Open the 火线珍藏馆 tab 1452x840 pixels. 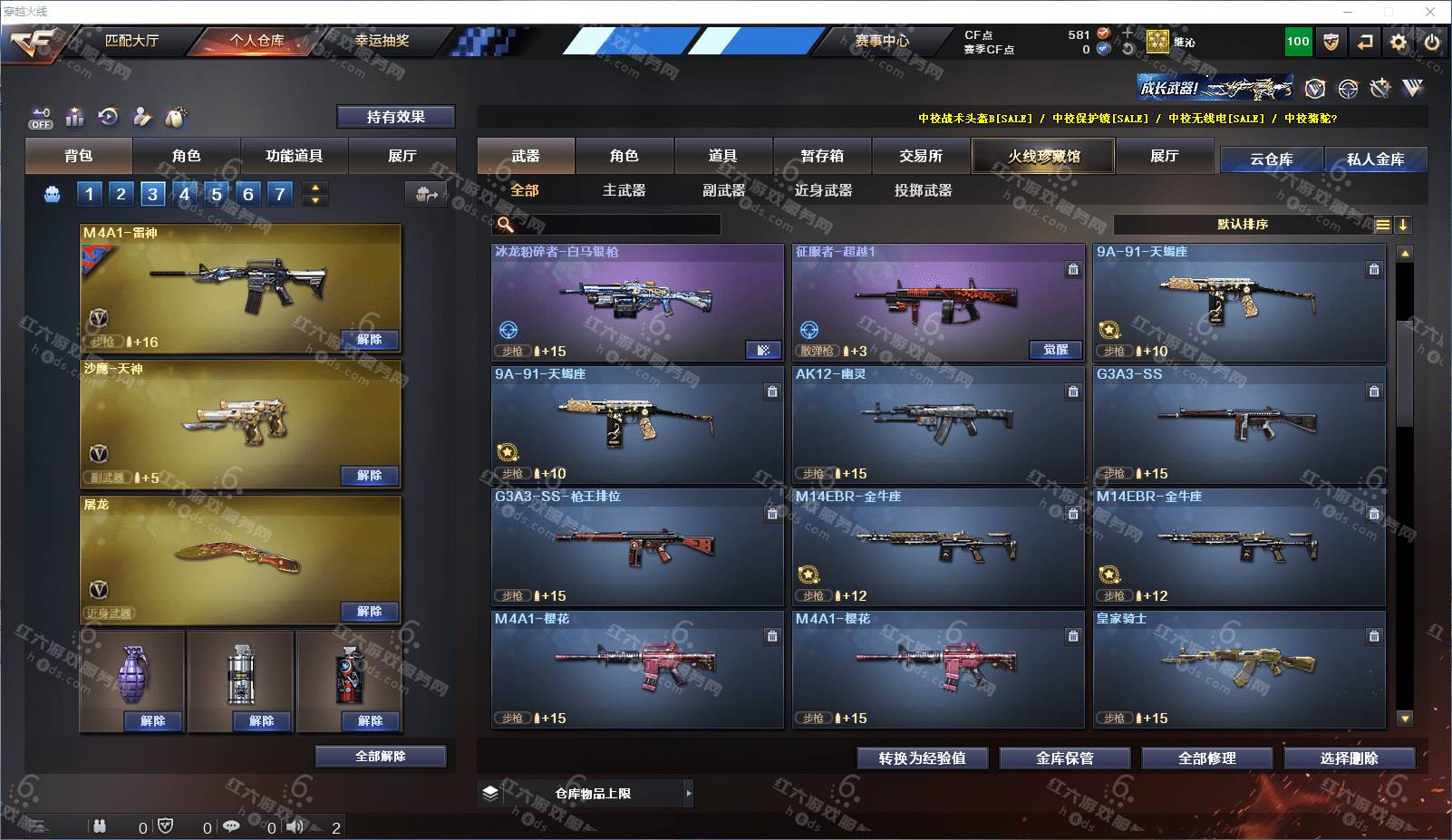[1043, 156]
